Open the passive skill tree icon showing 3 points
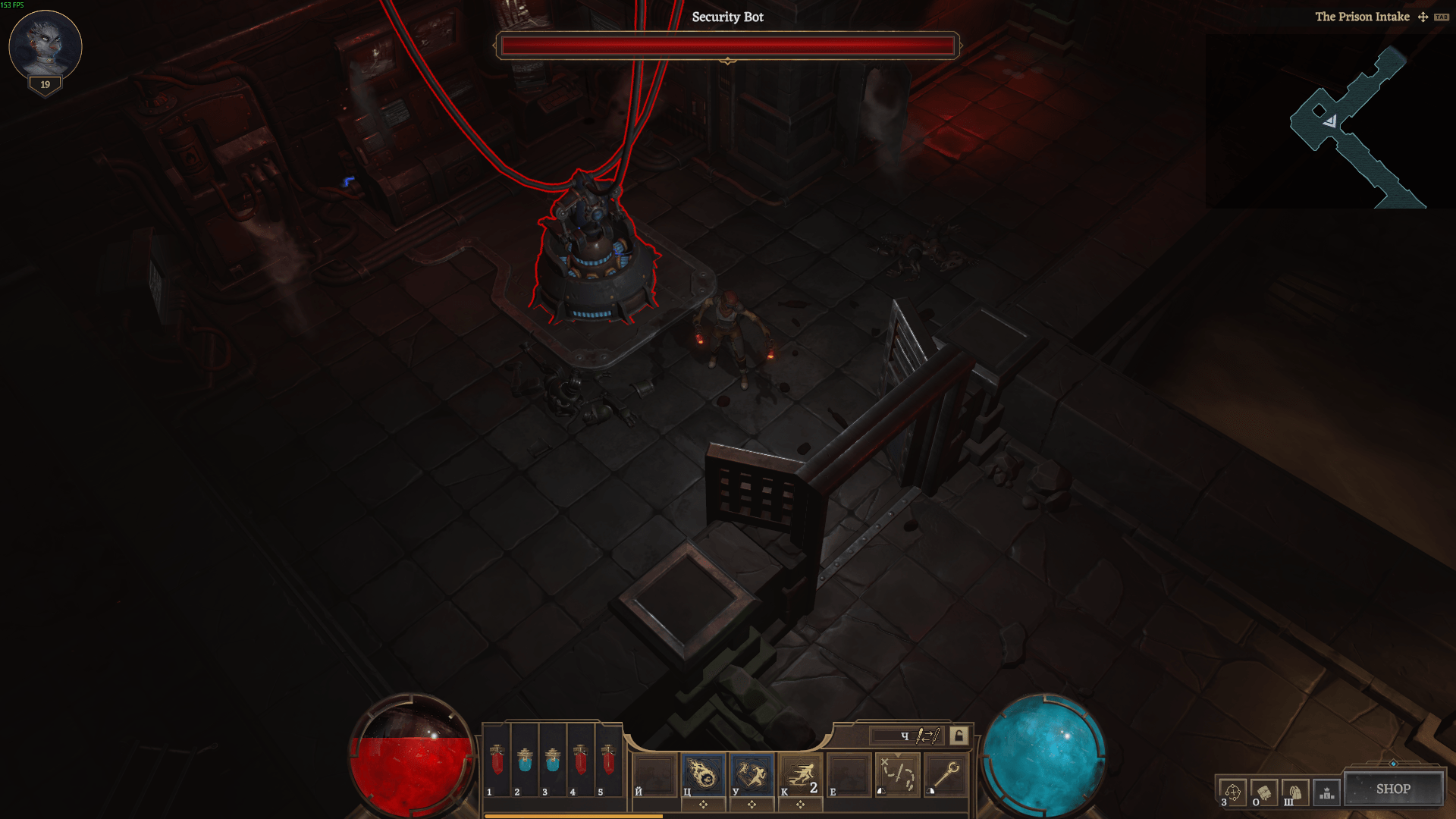The width and height of the screenshot is (1456, 819). 1233,792
